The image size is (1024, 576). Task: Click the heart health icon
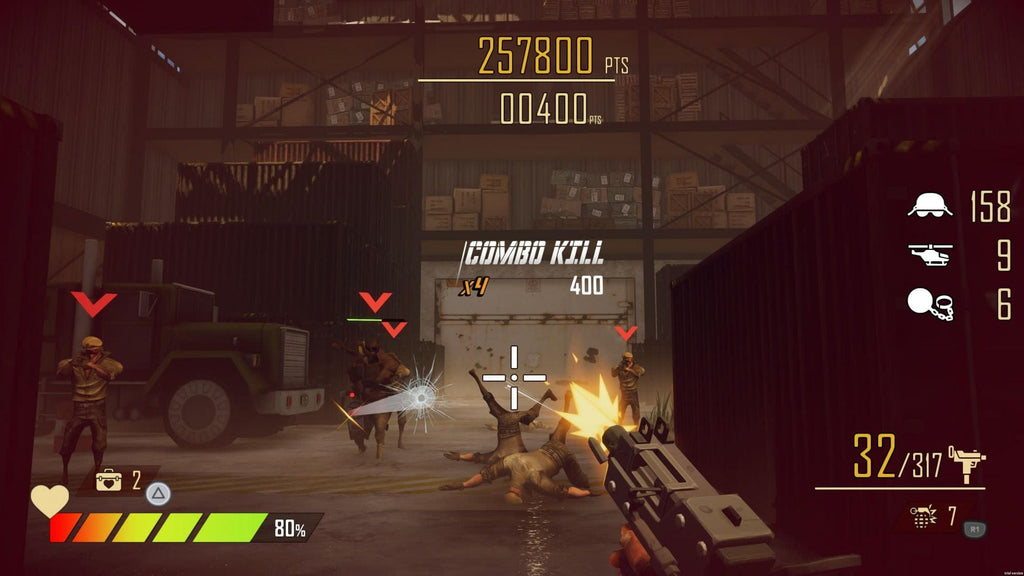(49, 501)
